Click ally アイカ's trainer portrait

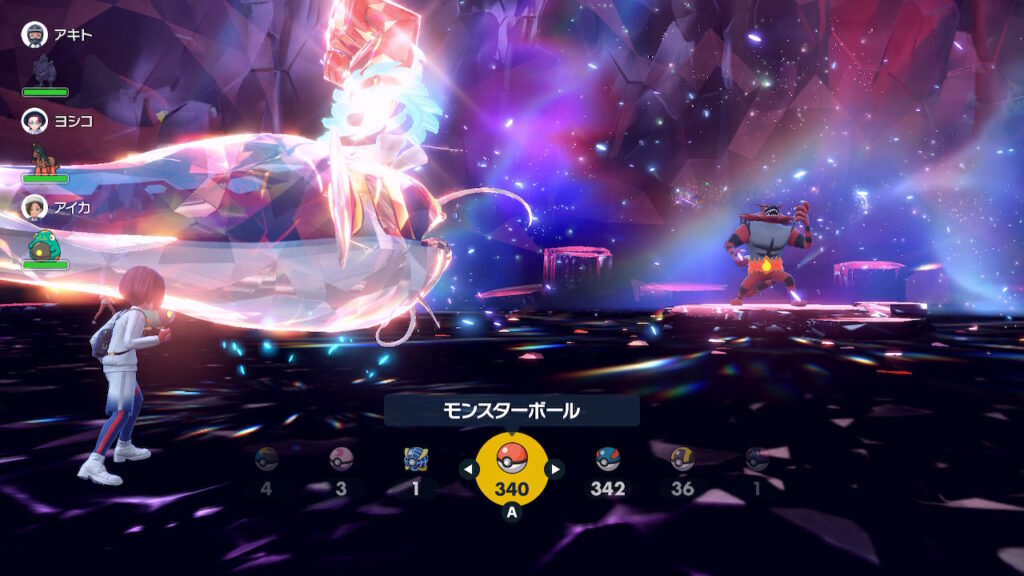(x=35, y=207)
